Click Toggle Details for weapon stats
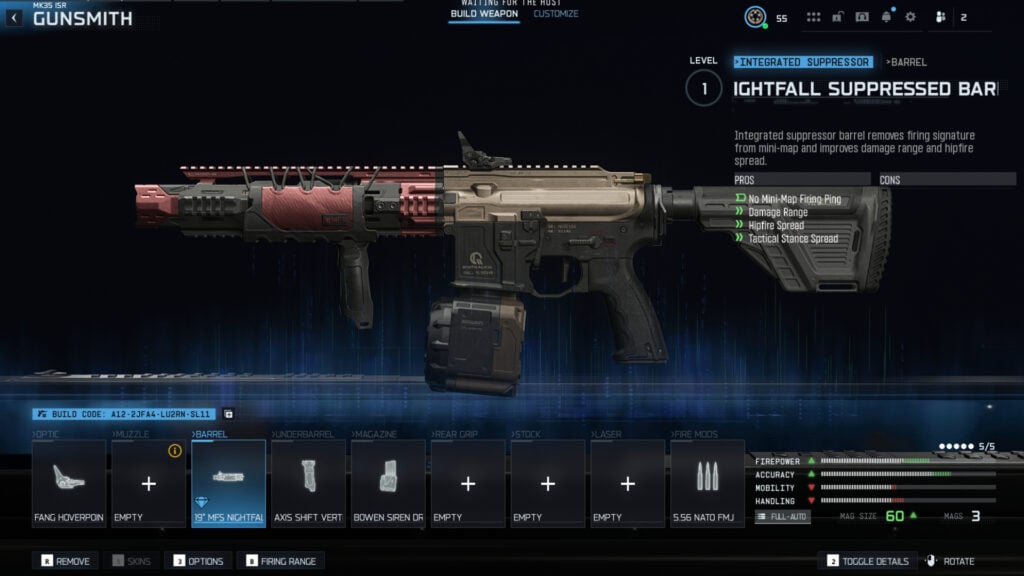 pos(869,561)
